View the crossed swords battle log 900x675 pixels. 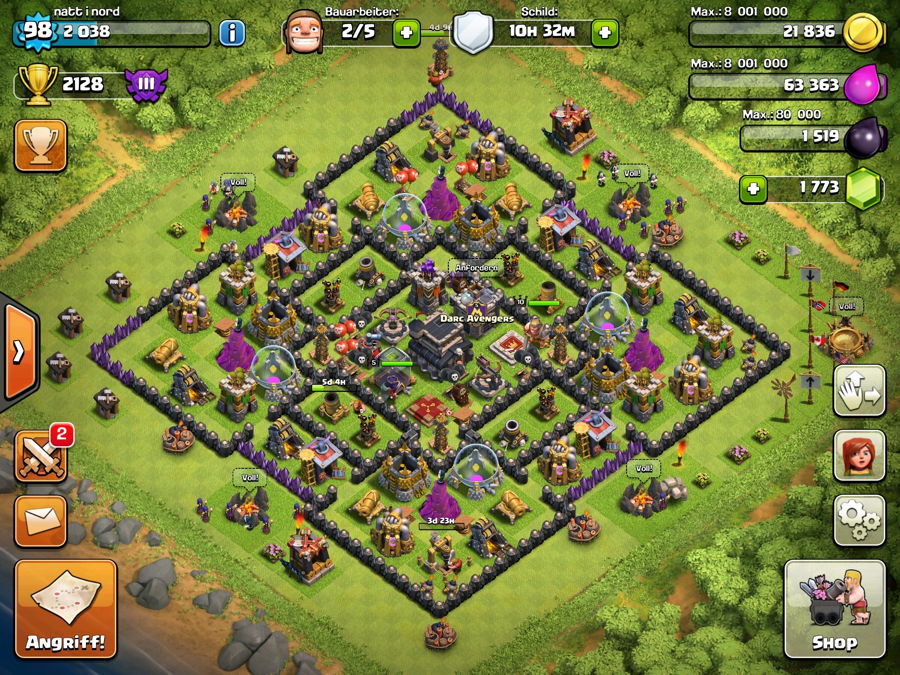41,456
